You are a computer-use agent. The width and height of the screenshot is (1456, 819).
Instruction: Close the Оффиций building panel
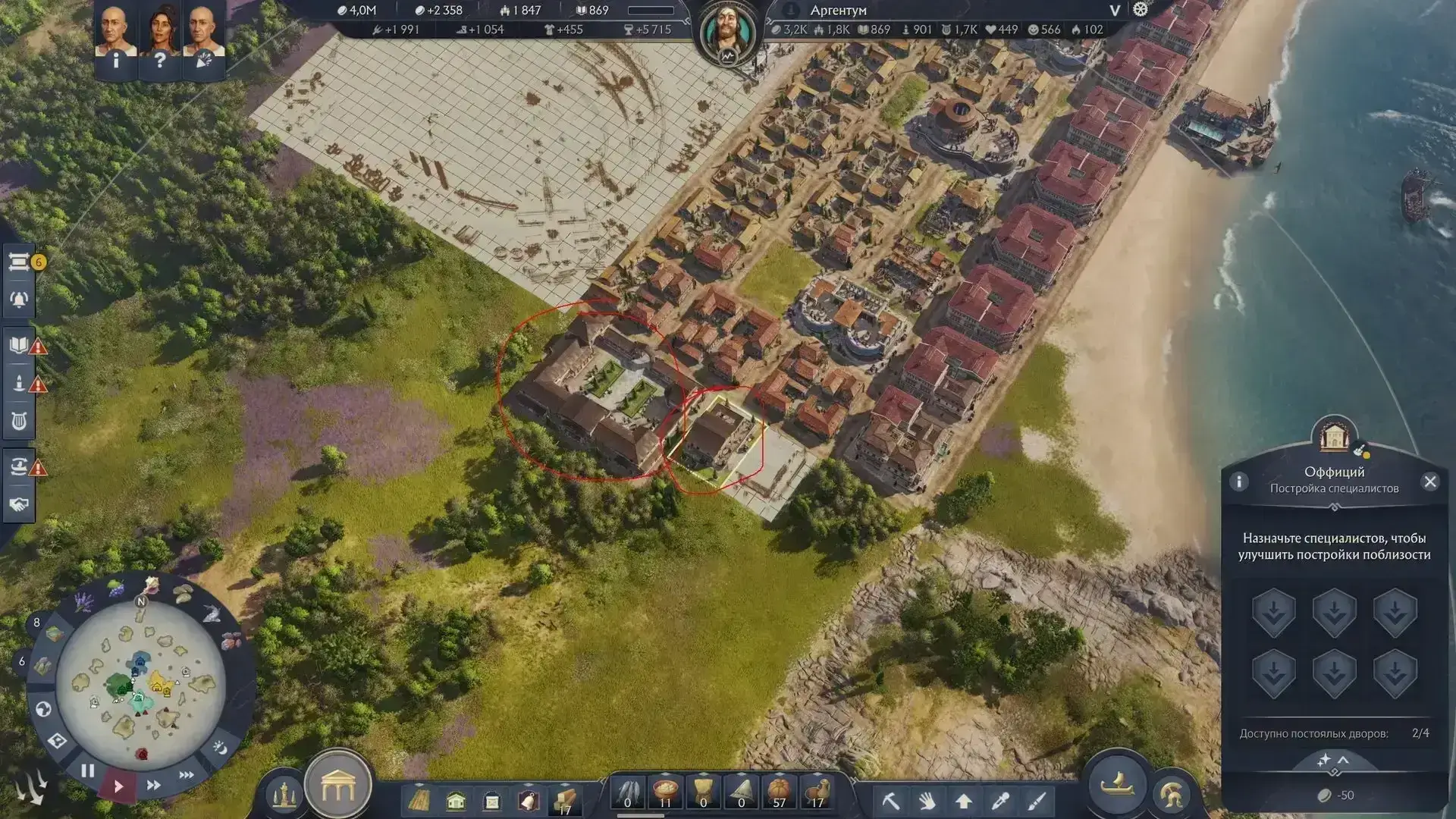point(1430,482)
